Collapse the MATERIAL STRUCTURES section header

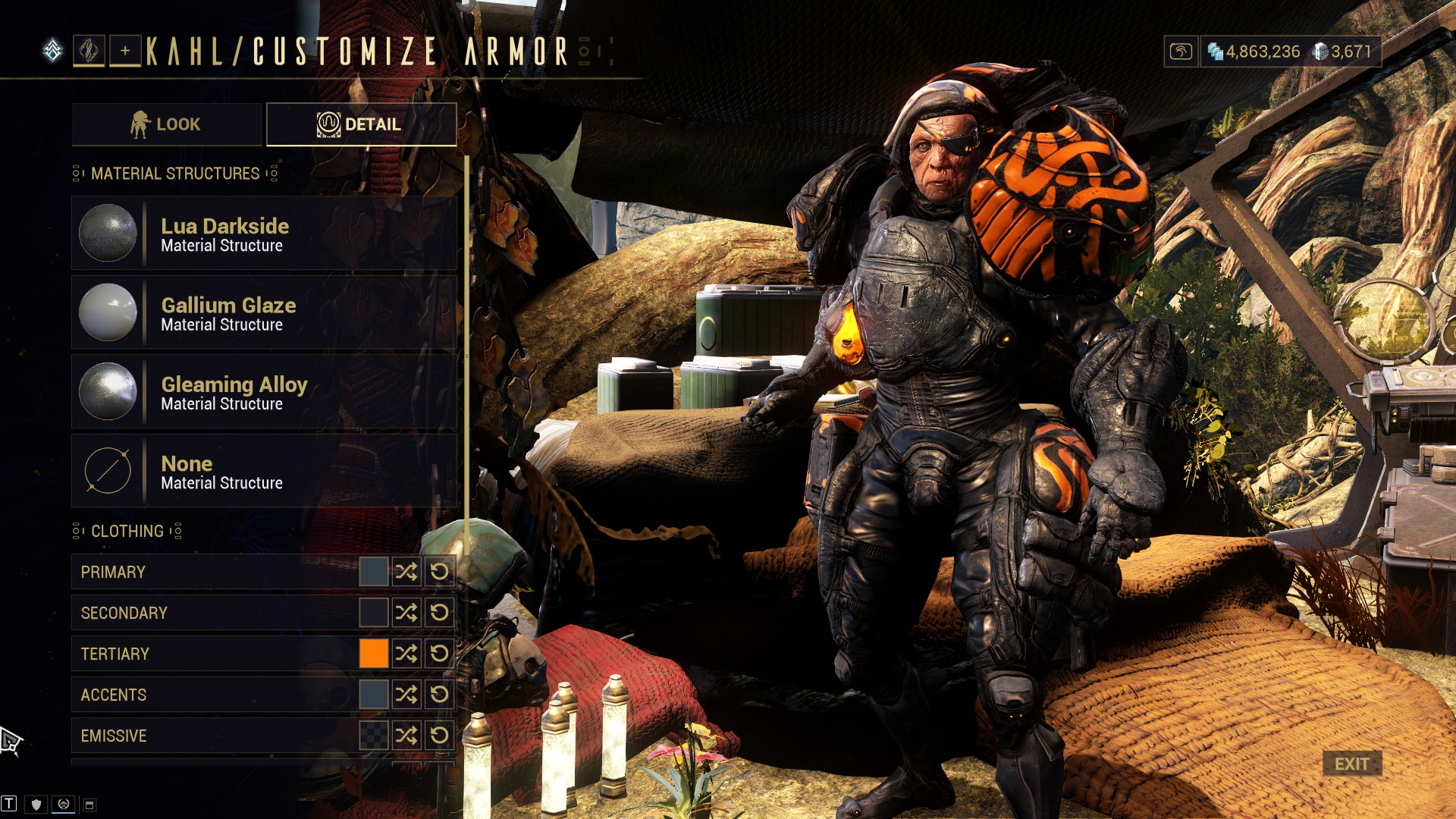point(174,173)
